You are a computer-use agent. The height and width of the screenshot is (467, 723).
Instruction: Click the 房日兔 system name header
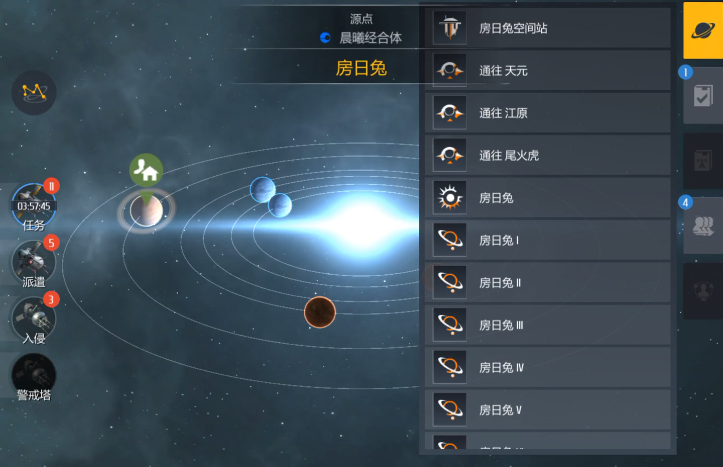tap(360, 69)
